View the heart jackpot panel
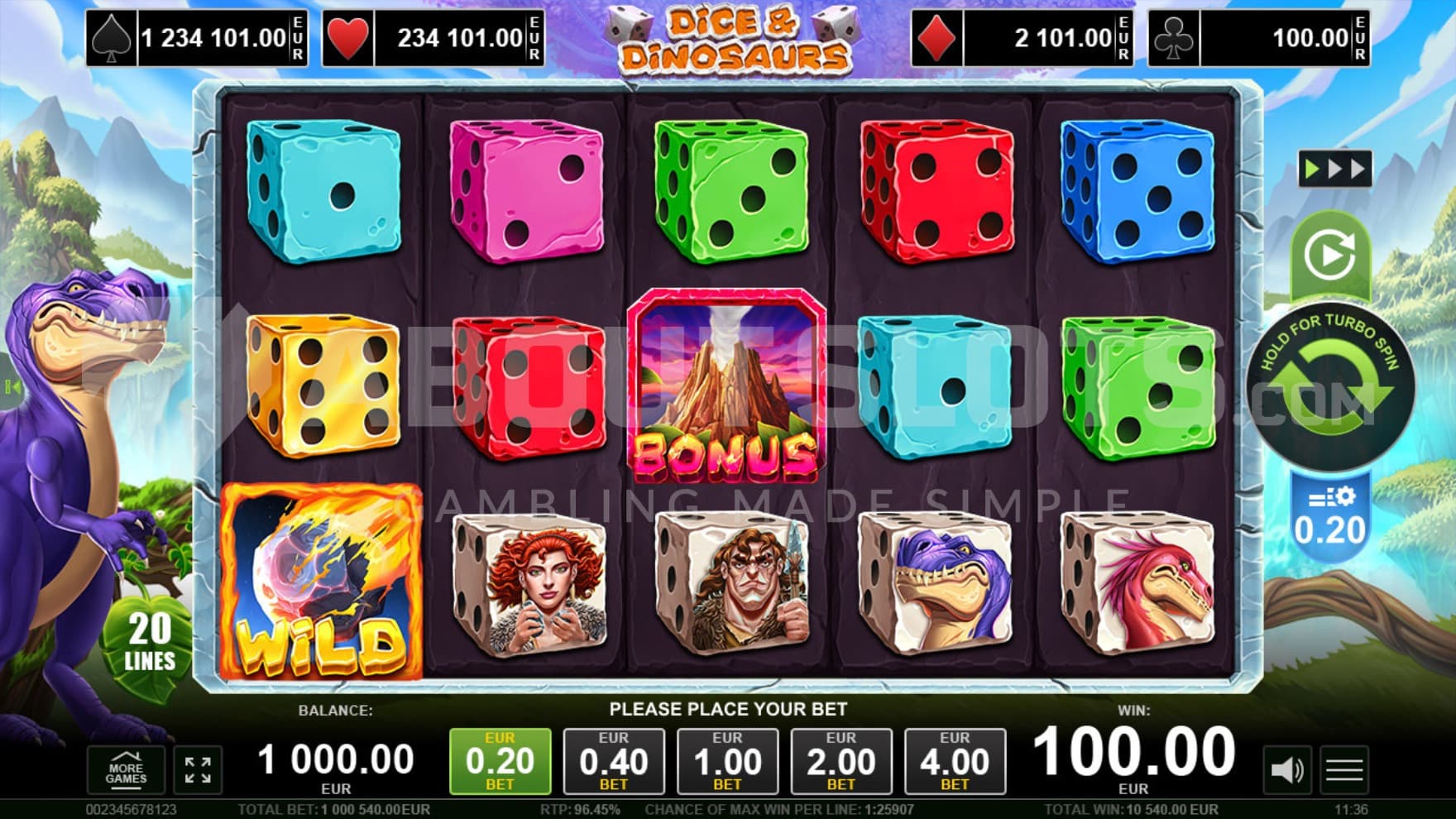This screenshot has width=1456, height=819. pyautogui.click(x=433, y=38)
